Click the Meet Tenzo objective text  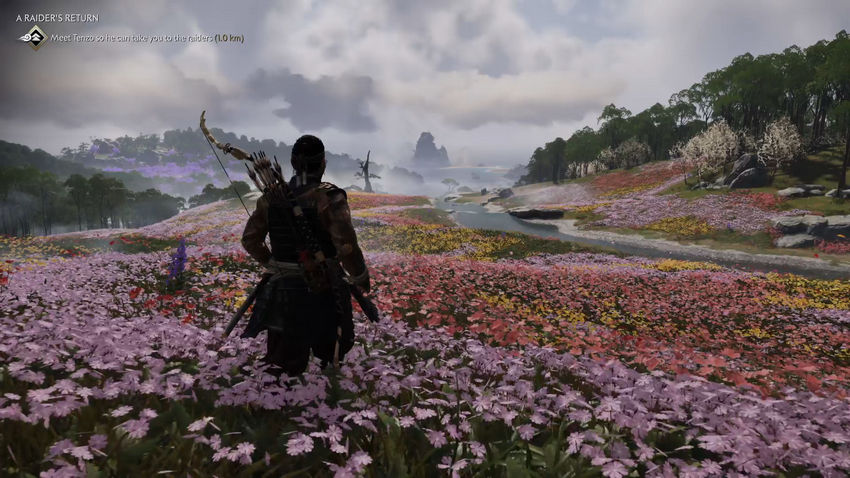point(147,38)
